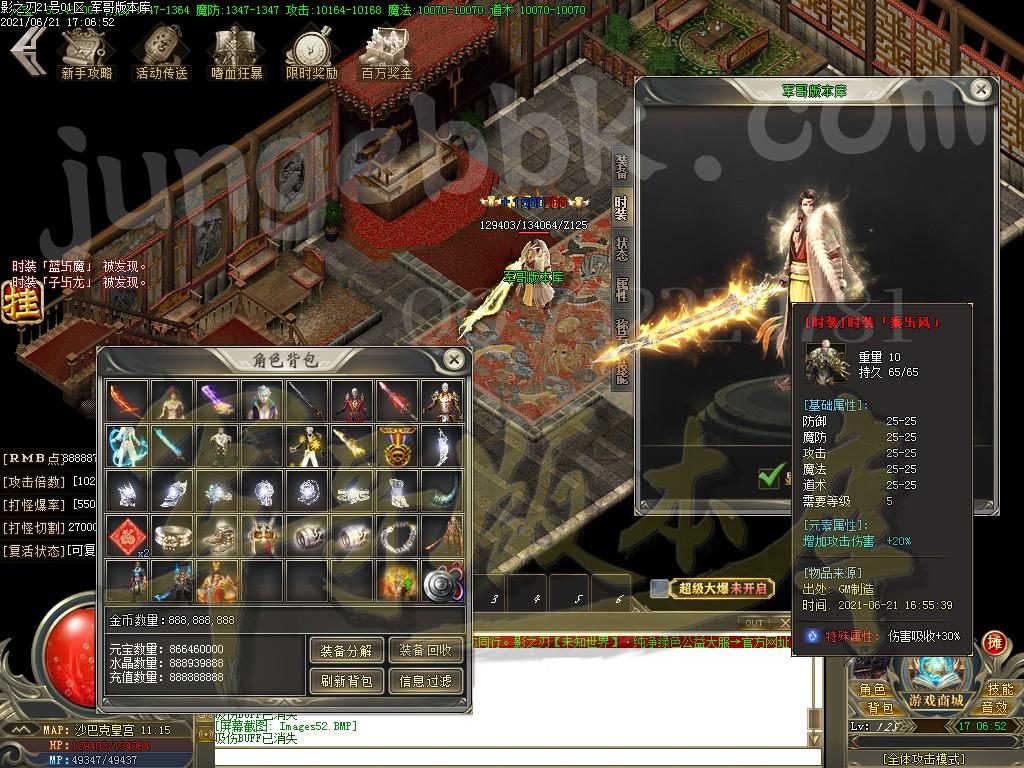Close the 角色背包 inventory window
This screenshot has width=1024, height=768.
[x=454, y=359]
